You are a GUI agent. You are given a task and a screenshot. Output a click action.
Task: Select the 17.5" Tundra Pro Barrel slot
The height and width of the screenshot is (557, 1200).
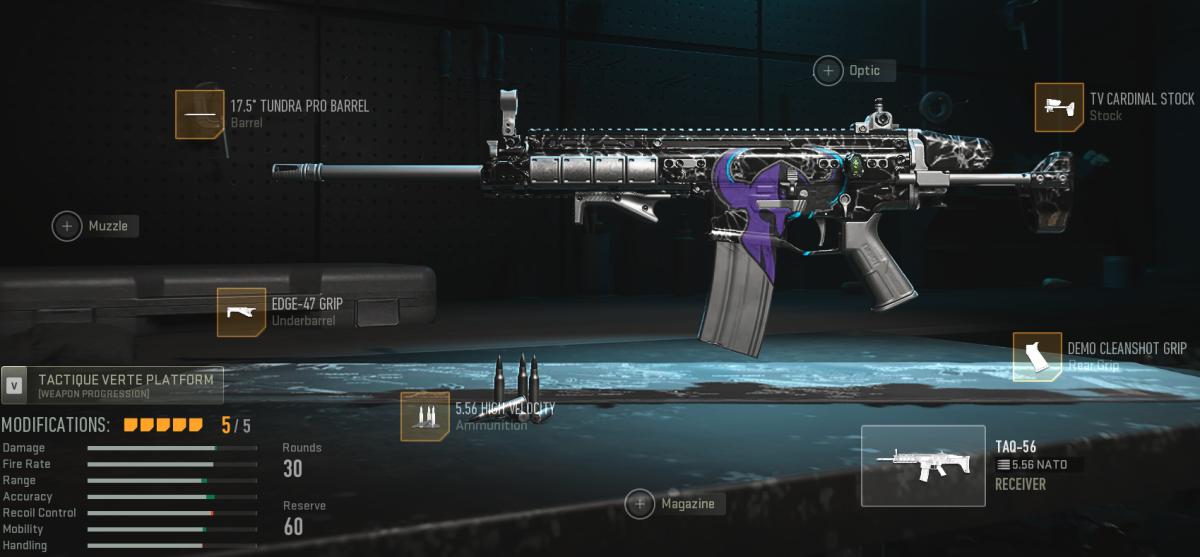tap(200, 114)
